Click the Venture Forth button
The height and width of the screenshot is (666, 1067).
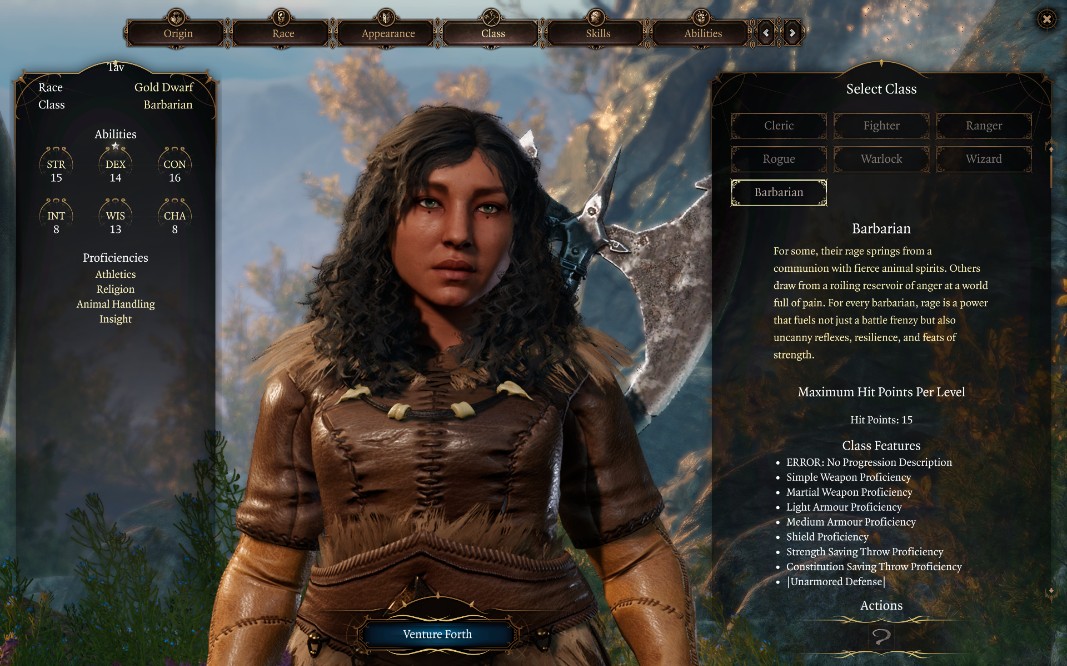(437, 634)
